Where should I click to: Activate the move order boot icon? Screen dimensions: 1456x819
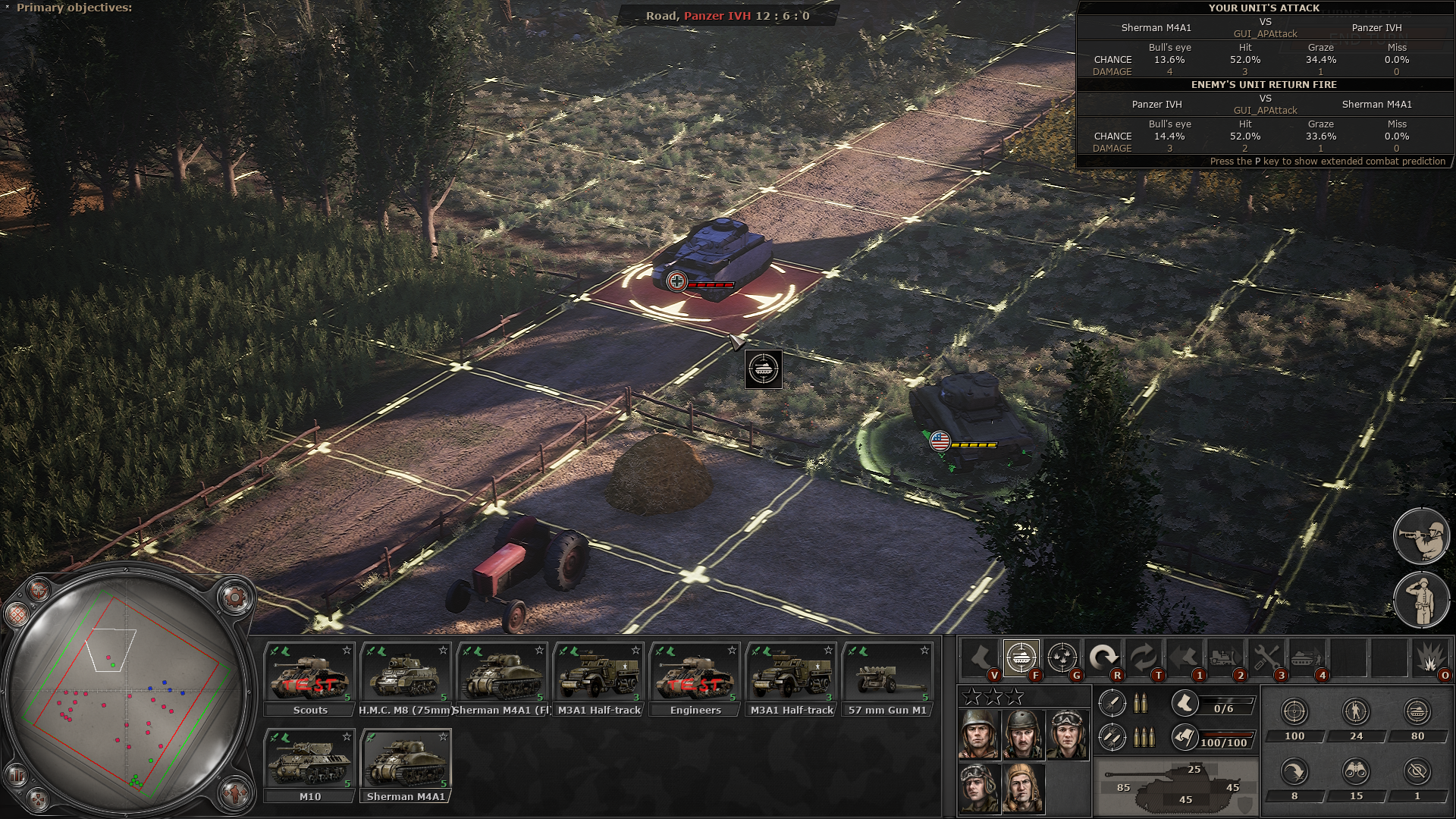click(x=980, y=657)
